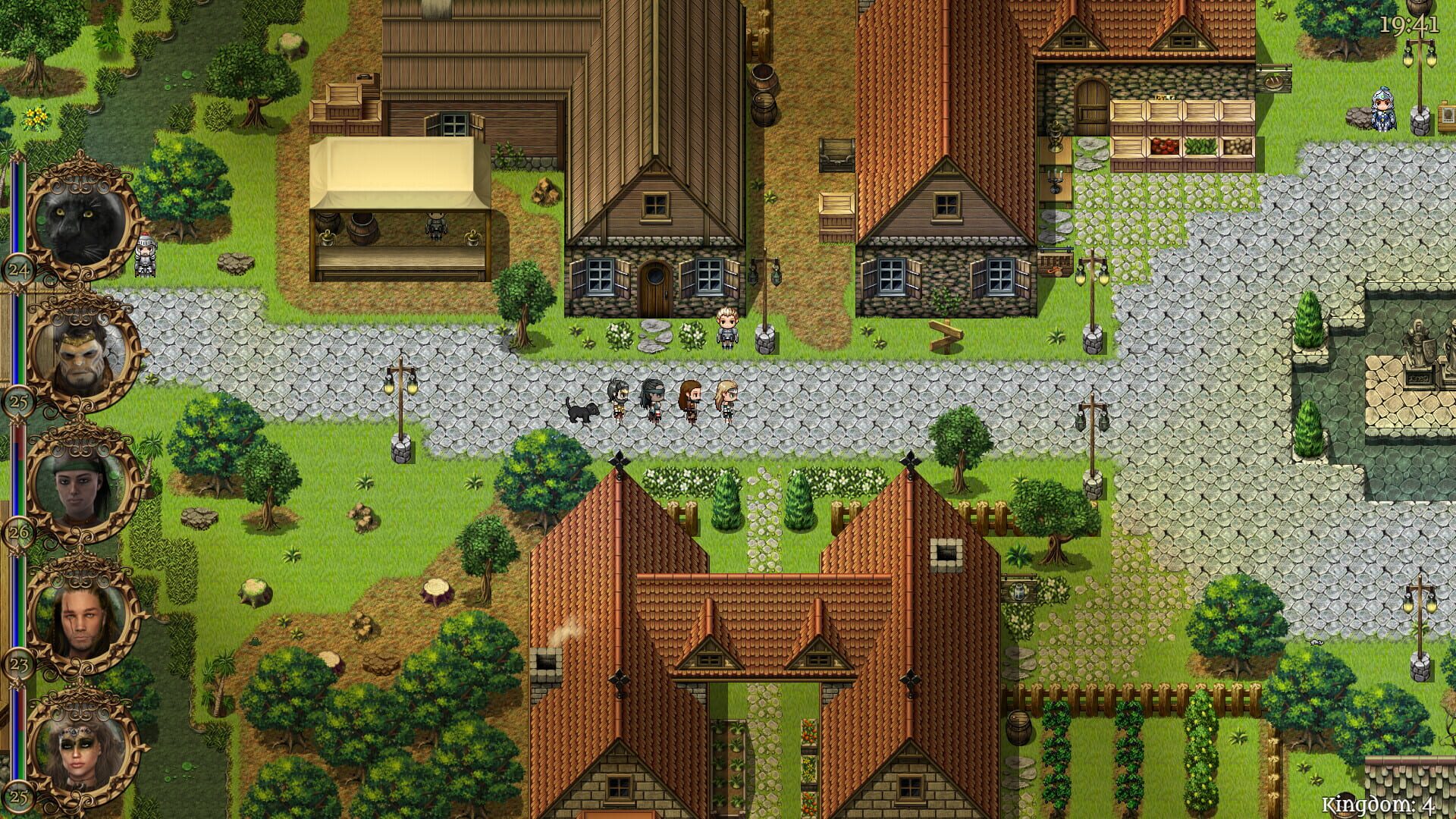Click the level 24 badge below the panther
Screen dimensions: 1456x819
pyautogui.click(x=19, y=269)
